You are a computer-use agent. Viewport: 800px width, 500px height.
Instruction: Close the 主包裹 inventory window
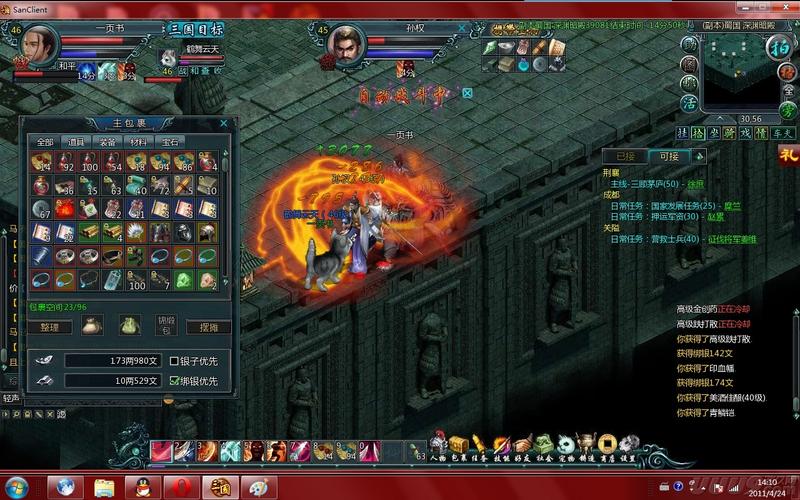coord(224,123)
